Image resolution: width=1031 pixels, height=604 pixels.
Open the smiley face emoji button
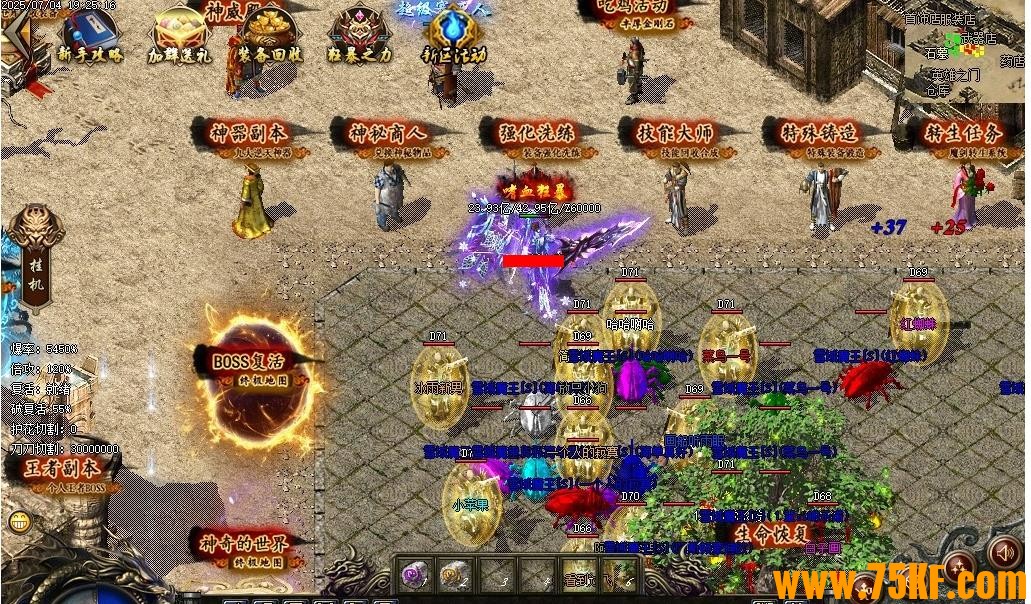[19, 521]
